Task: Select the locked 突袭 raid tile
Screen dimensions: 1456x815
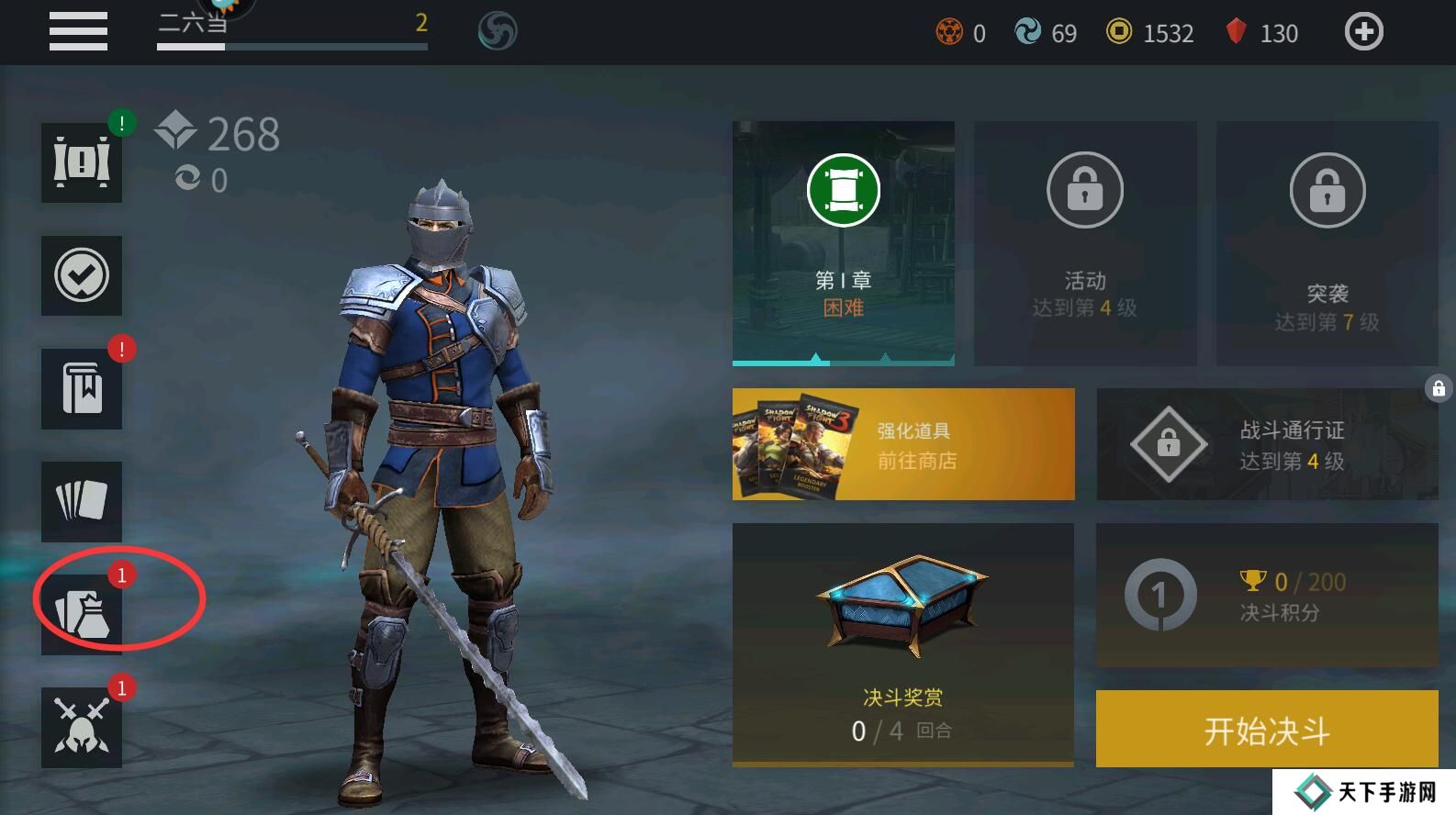Action: pyautogui.click(x=1327, y=243)
